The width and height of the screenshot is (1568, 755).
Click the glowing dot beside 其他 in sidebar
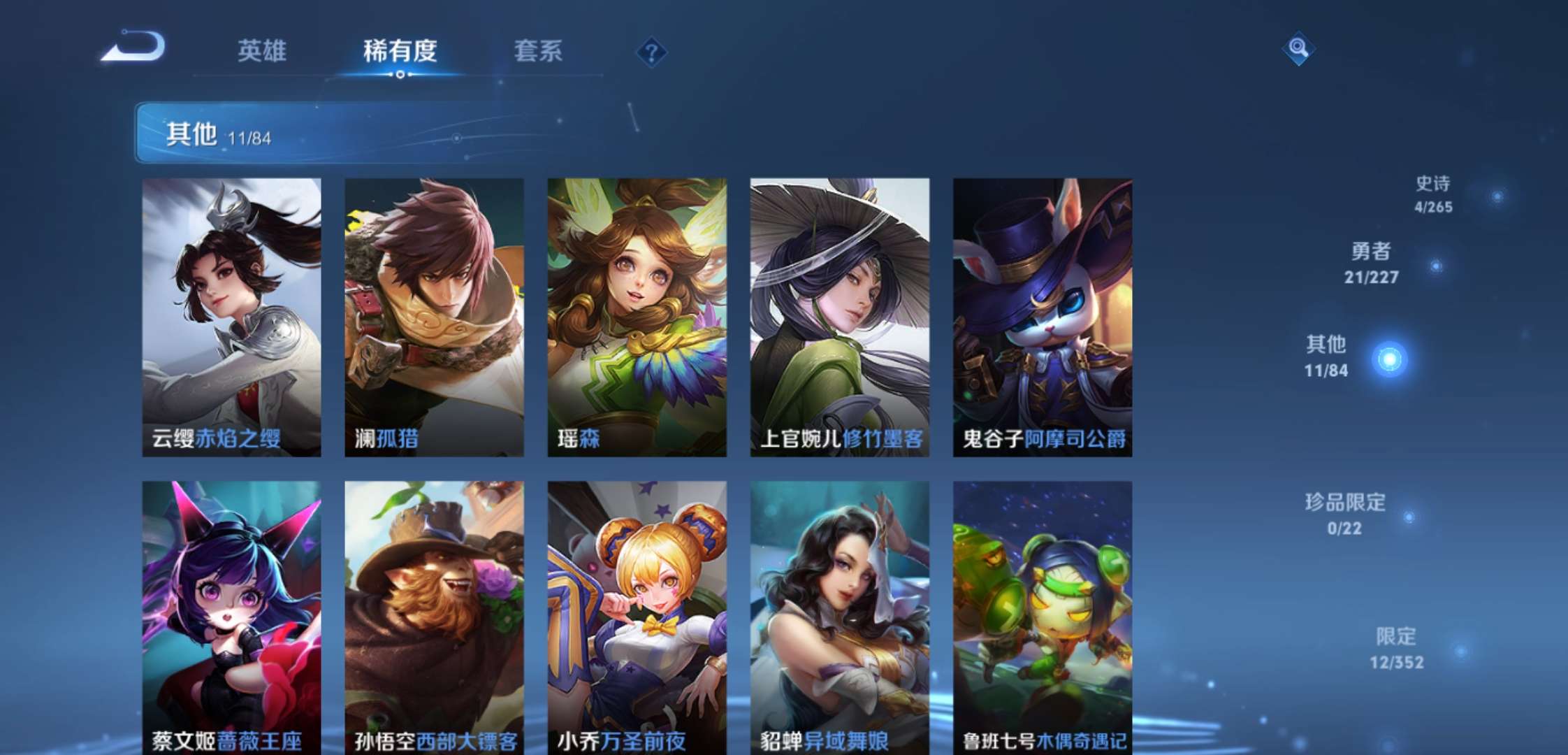(1391, 359)
